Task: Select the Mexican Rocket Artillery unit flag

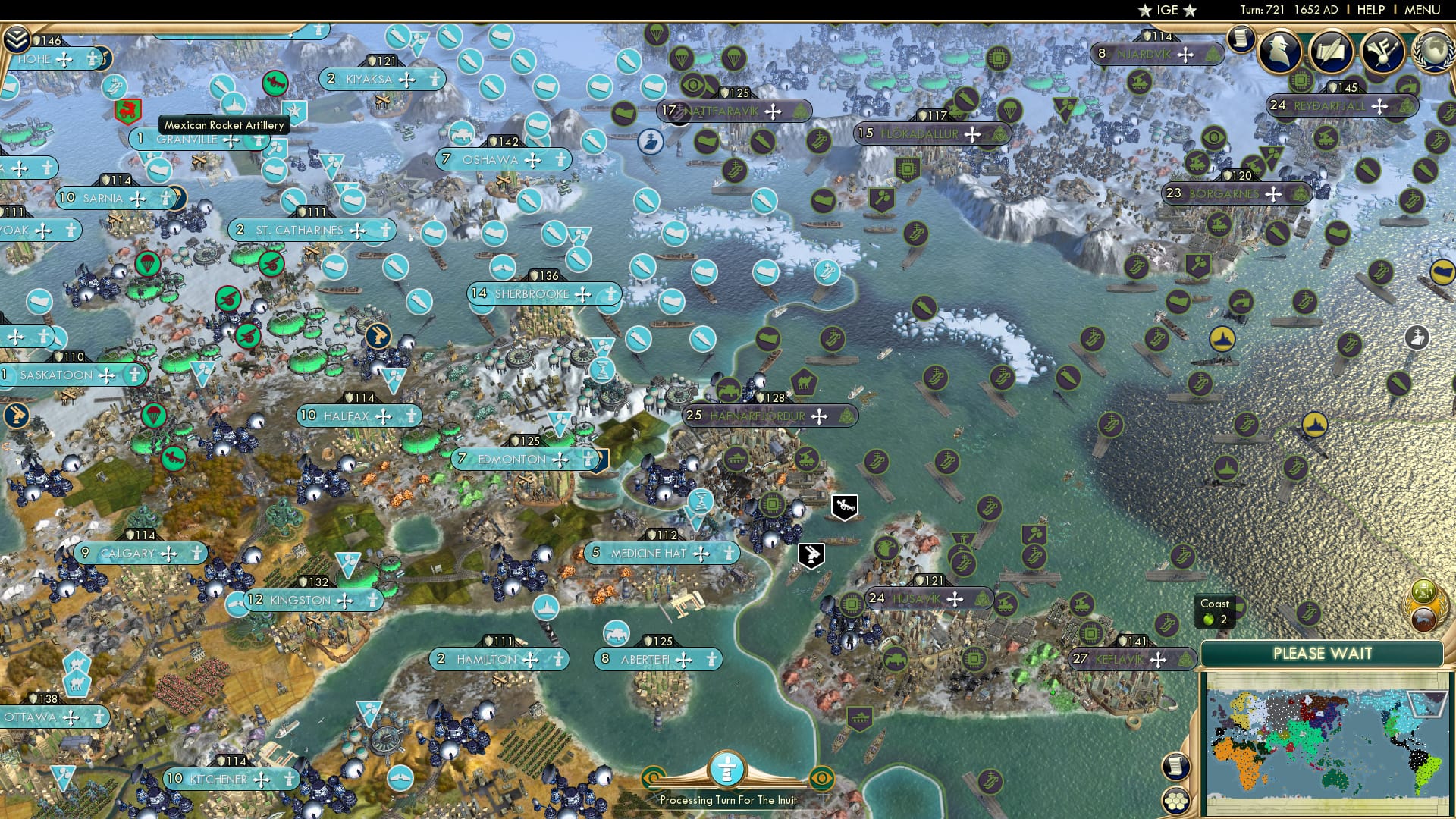Action: pos(127,111)
